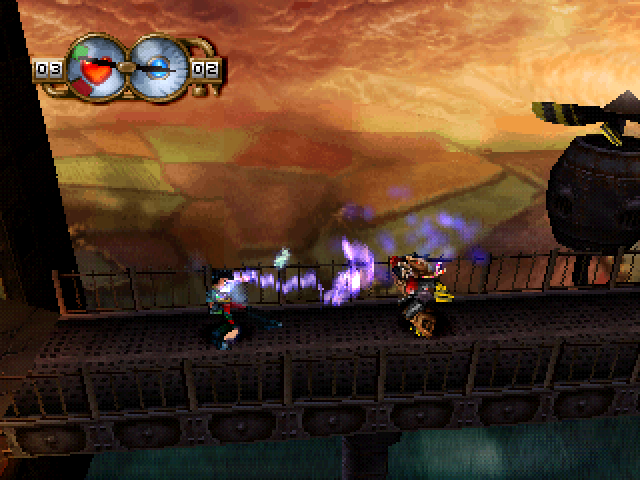
Task: Click the red heart health dial
Action: point(97,68)
